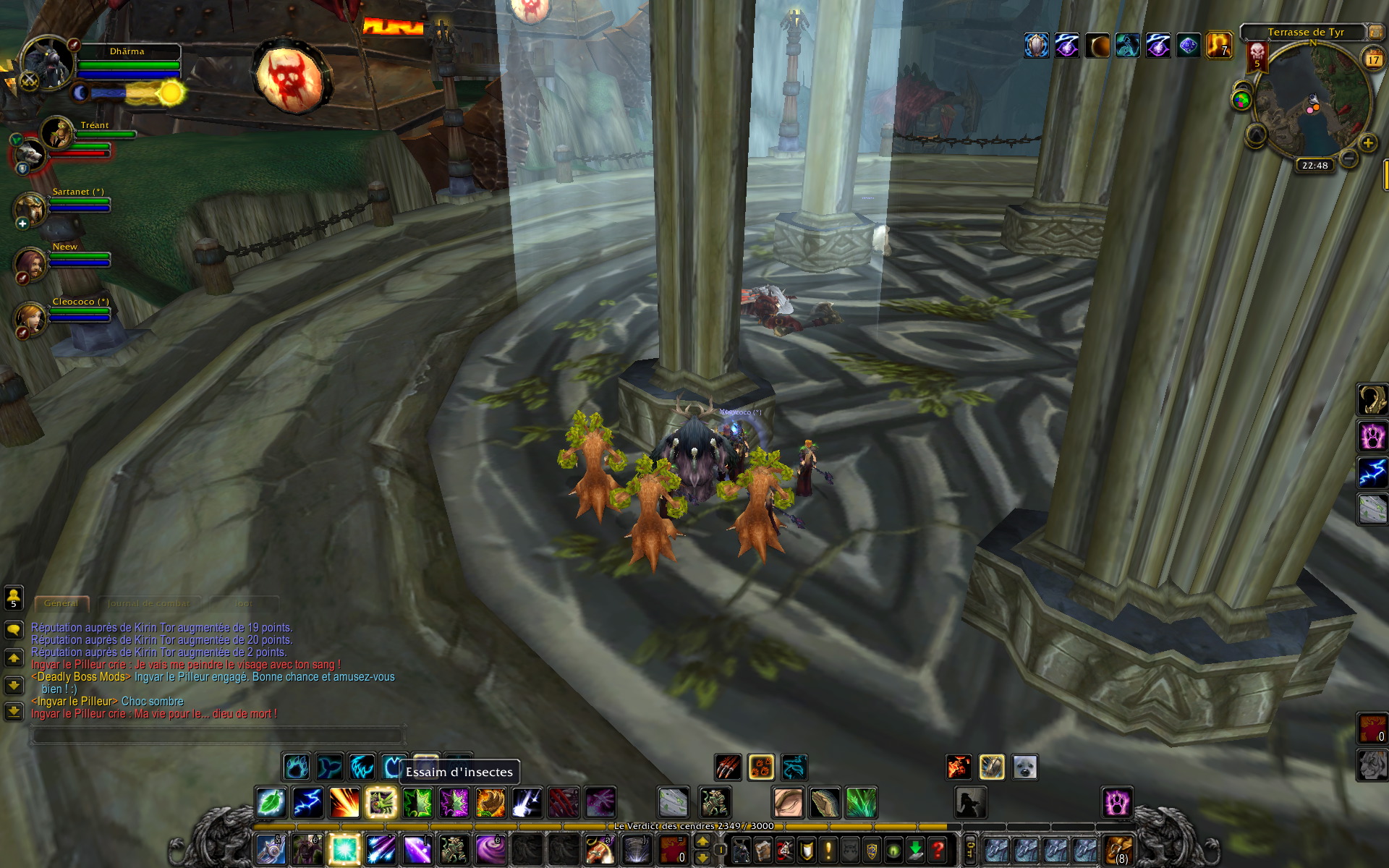Click the action bar page up arrow

click(702, 841)
